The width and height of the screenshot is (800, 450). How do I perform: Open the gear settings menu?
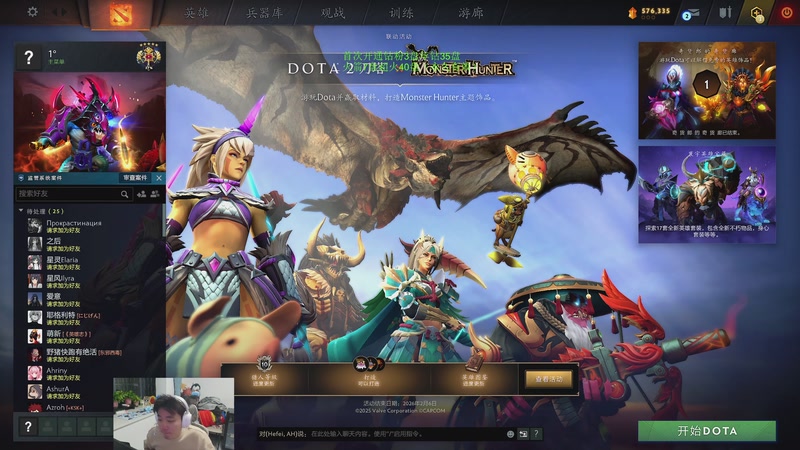[32, 12]
